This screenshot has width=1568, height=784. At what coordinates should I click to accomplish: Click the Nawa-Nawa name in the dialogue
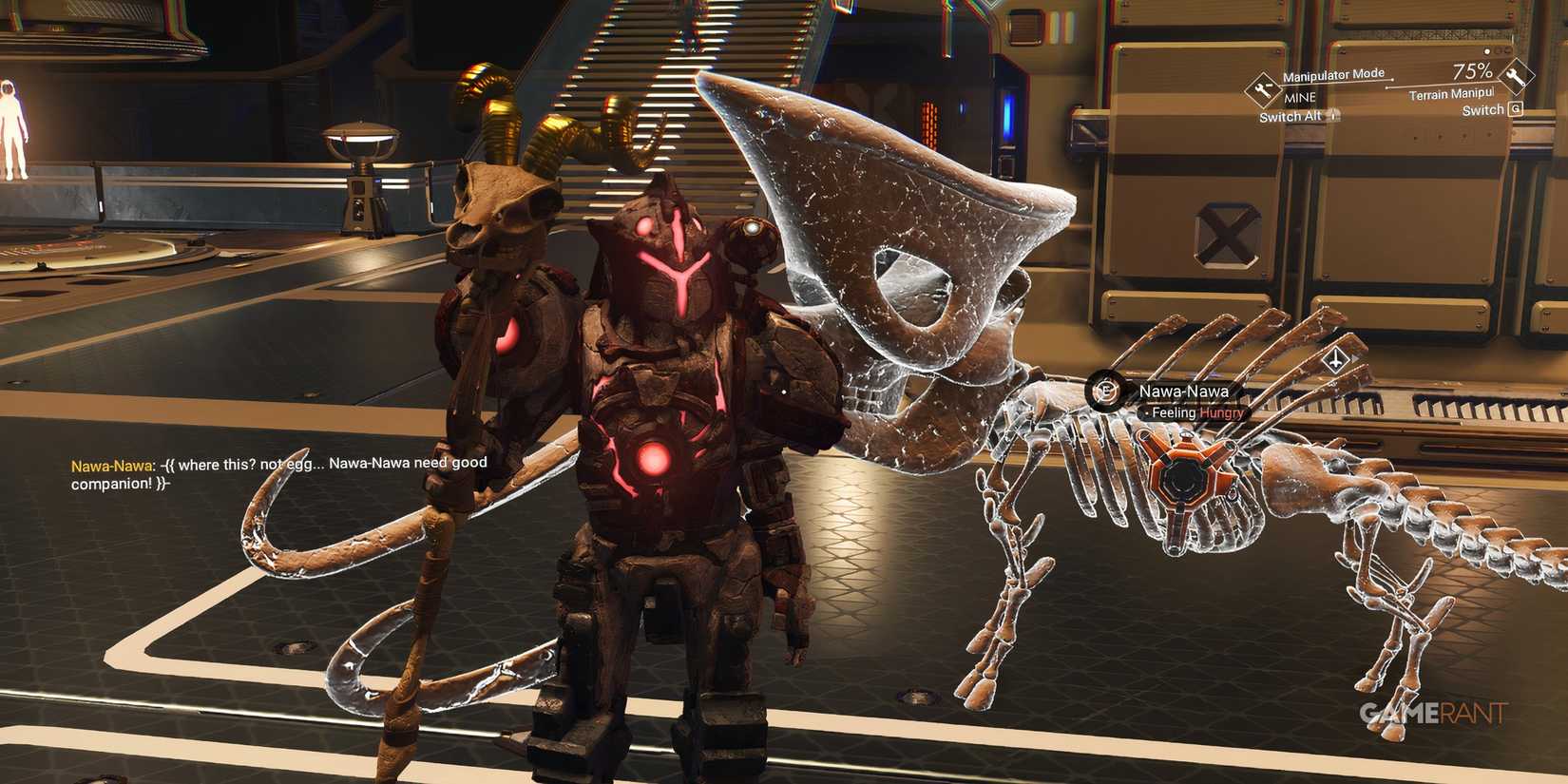pos(110,465)
